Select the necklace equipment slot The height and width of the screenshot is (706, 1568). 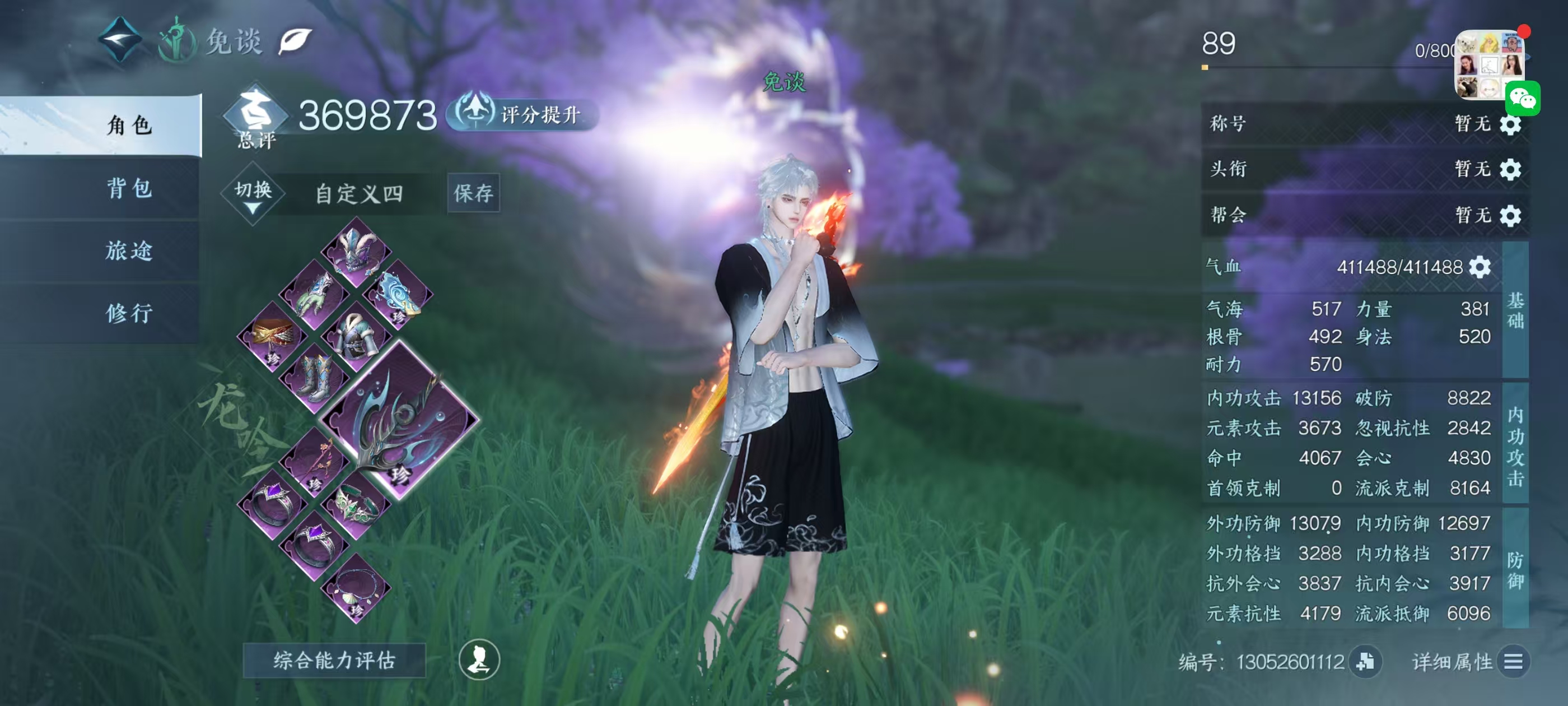(x=357, y=588)
